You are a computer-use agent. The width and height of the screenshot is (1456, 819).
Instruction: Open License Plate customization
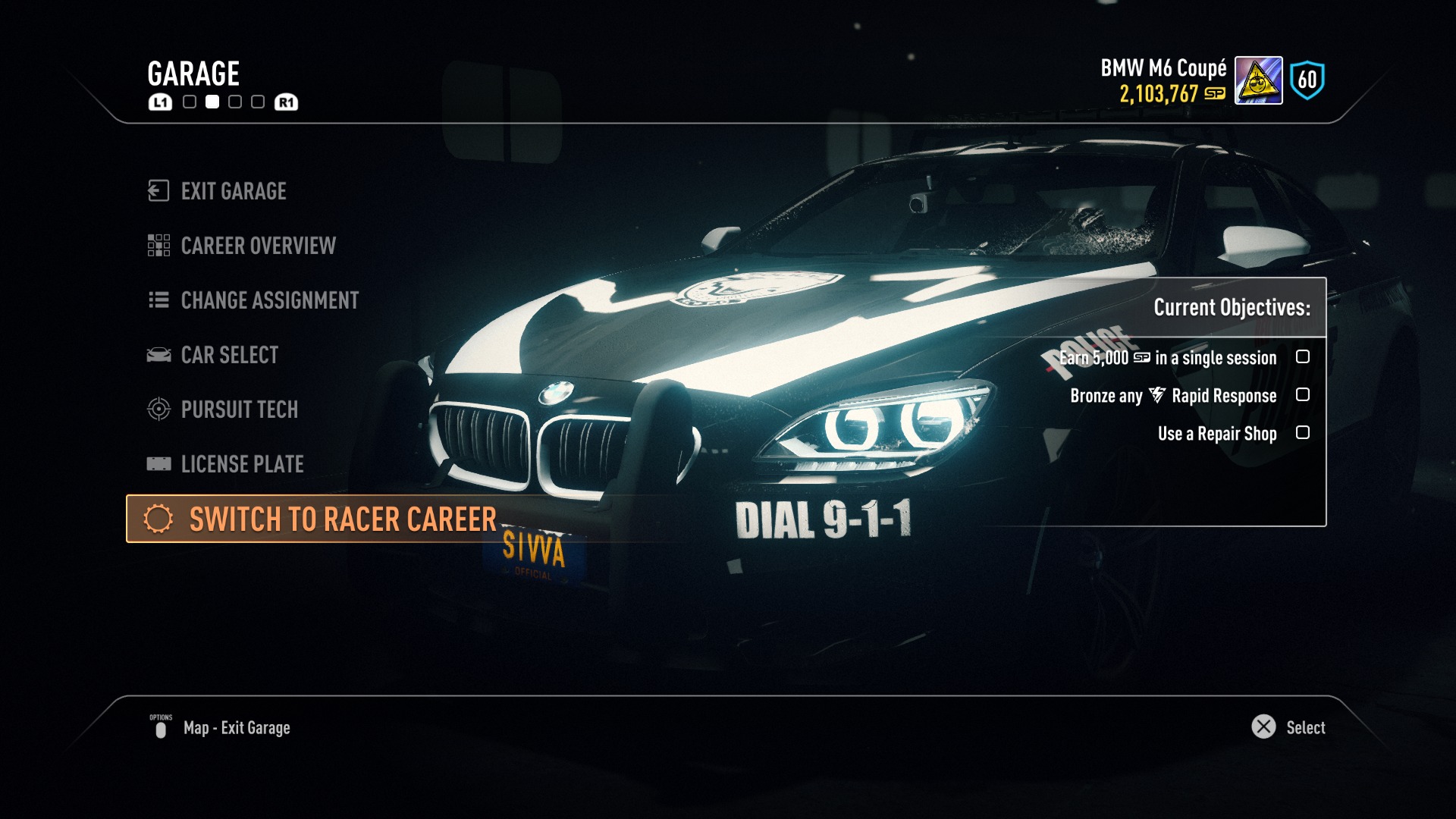(x=241, y=464)
